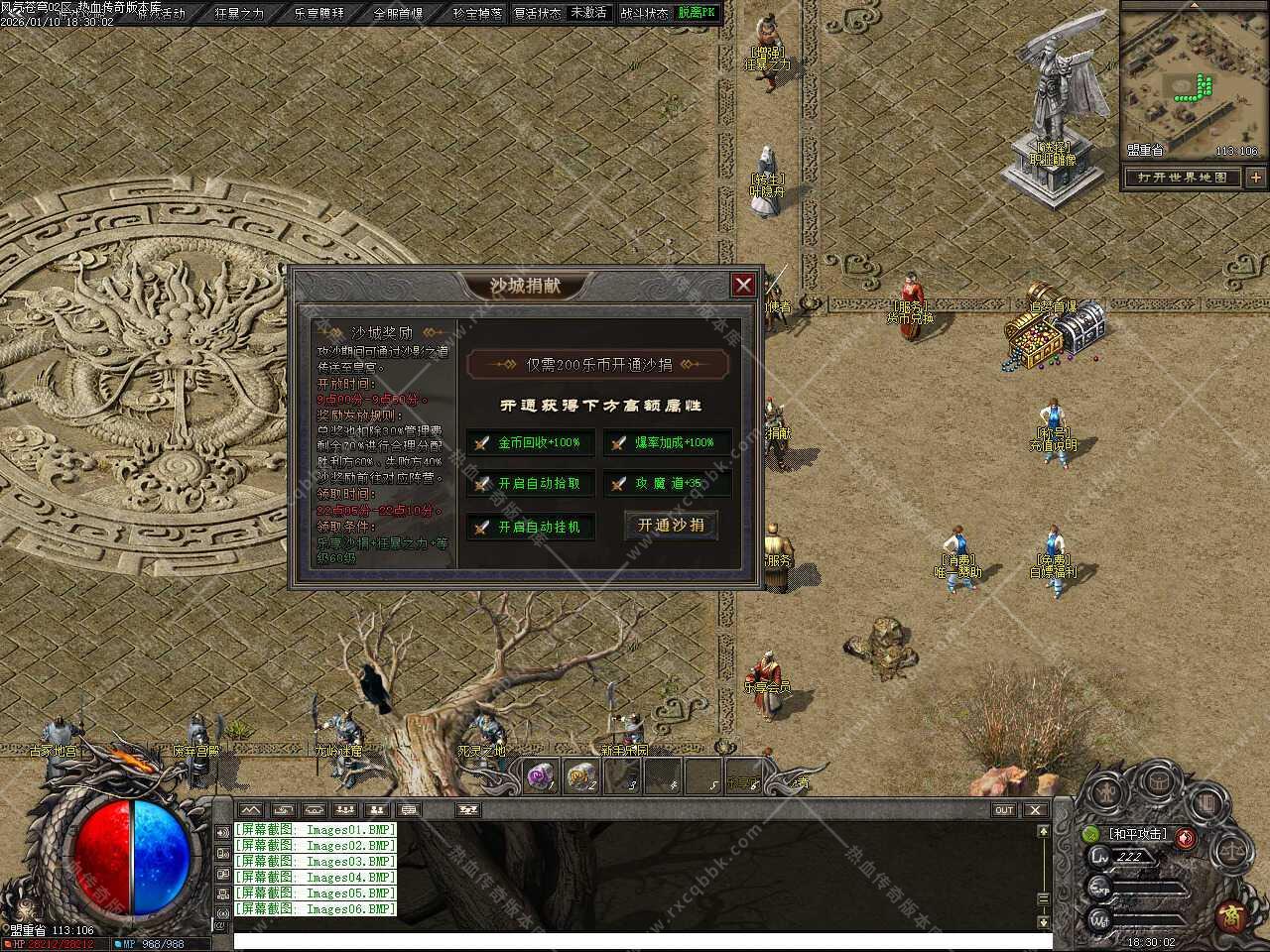Select the 乐享膜拜 menu entry
This screenshot has width=1270, height=952.
click(x=318, y=13)
